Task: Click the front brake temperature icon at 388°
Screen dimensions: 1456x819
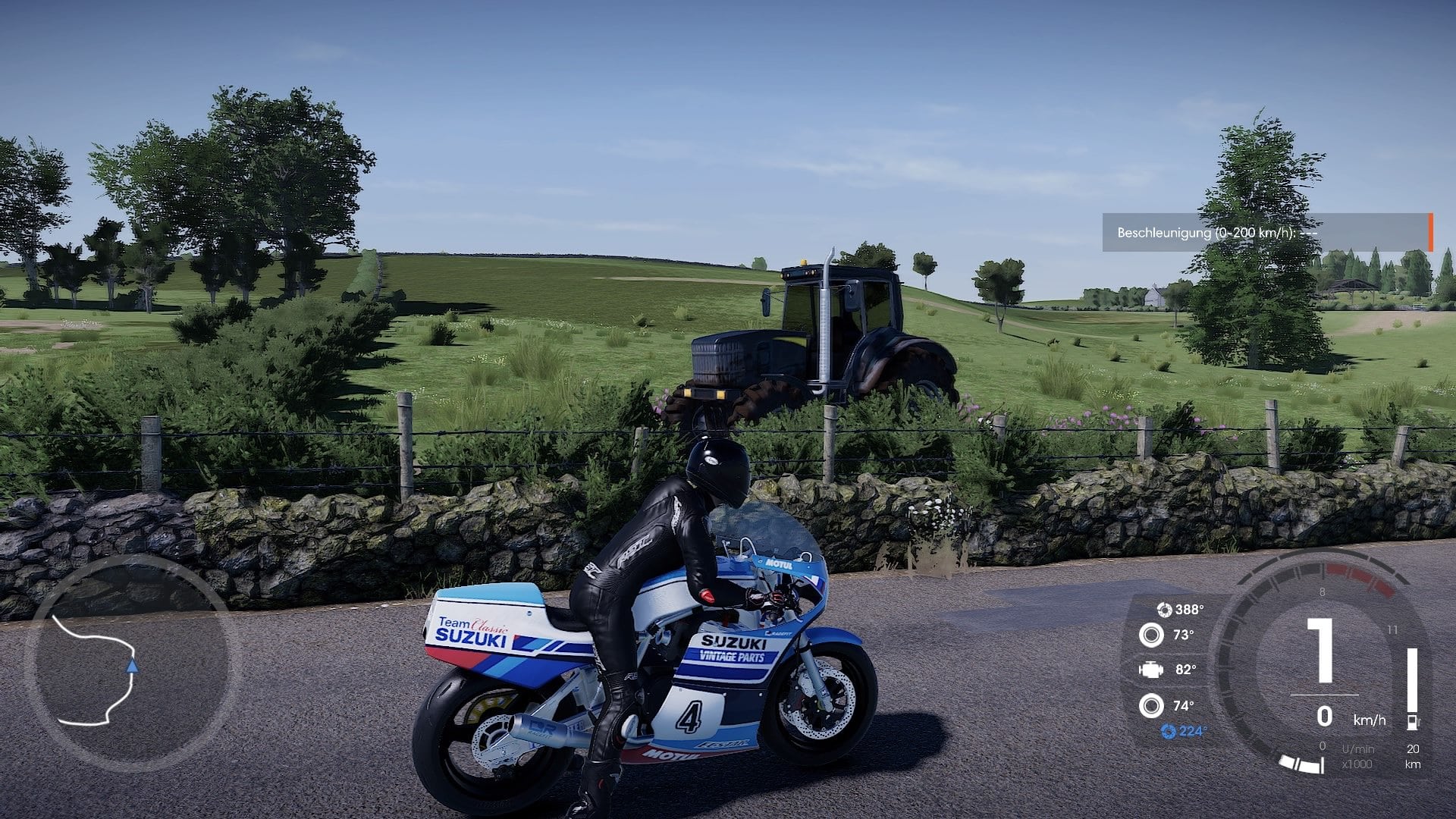Action: (x=1163, y=609)
